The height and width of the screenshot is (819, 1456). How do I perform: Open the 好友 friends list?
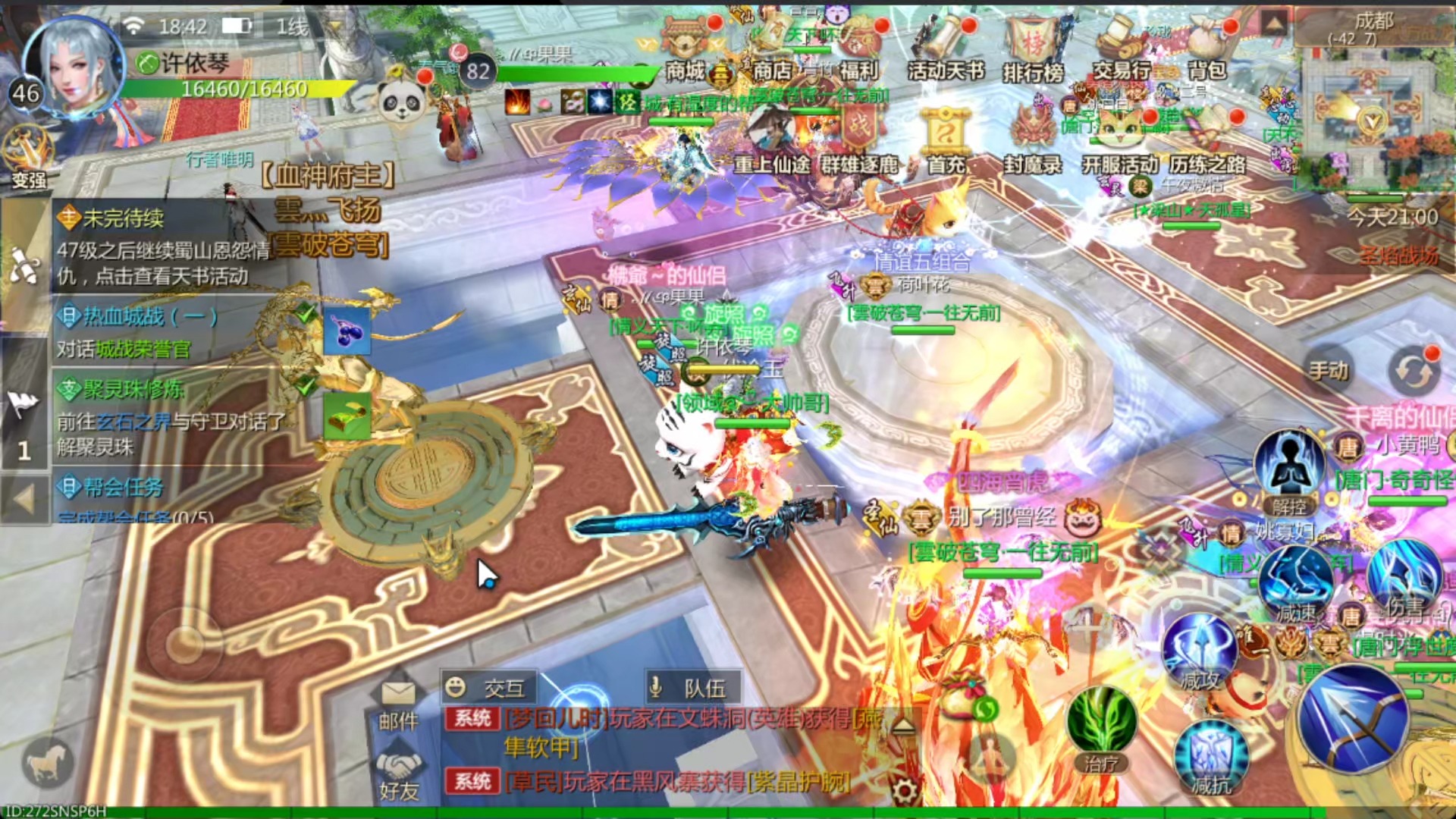click(x=398, y=773)
